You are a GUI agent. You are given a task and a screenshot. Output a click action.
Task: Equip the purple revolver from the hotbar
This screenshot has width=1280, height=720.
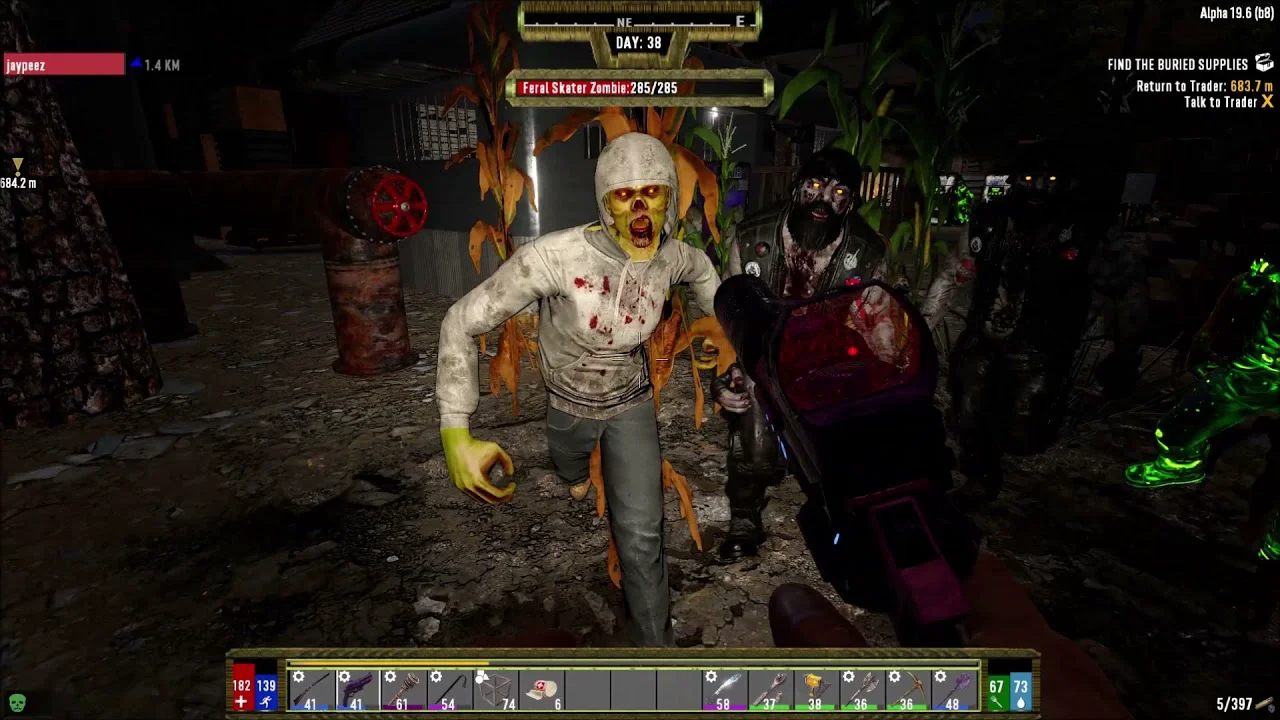tap(356, 690)
